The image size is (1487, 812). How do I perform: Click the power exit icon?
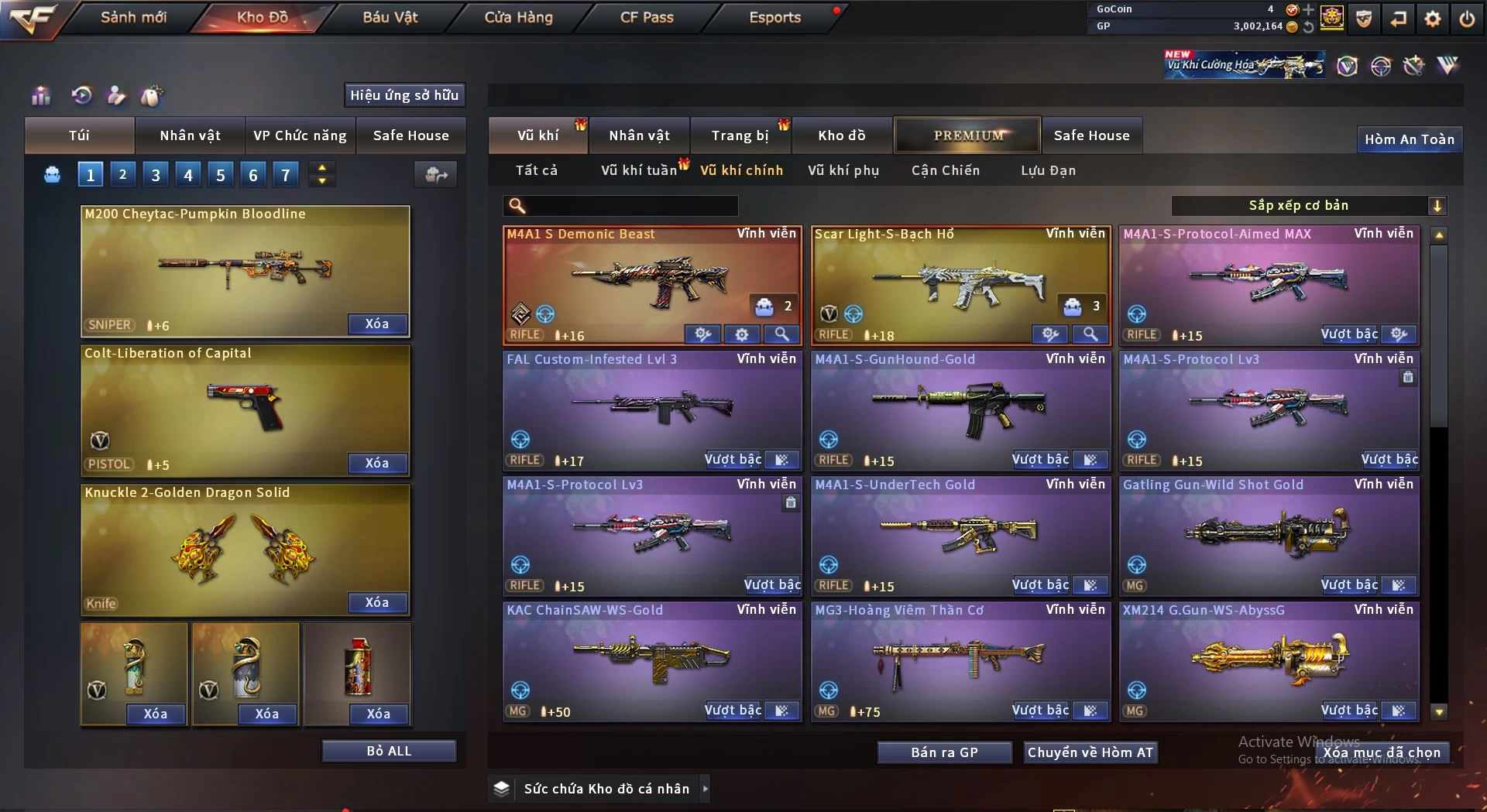click(x=1467, y=19)
